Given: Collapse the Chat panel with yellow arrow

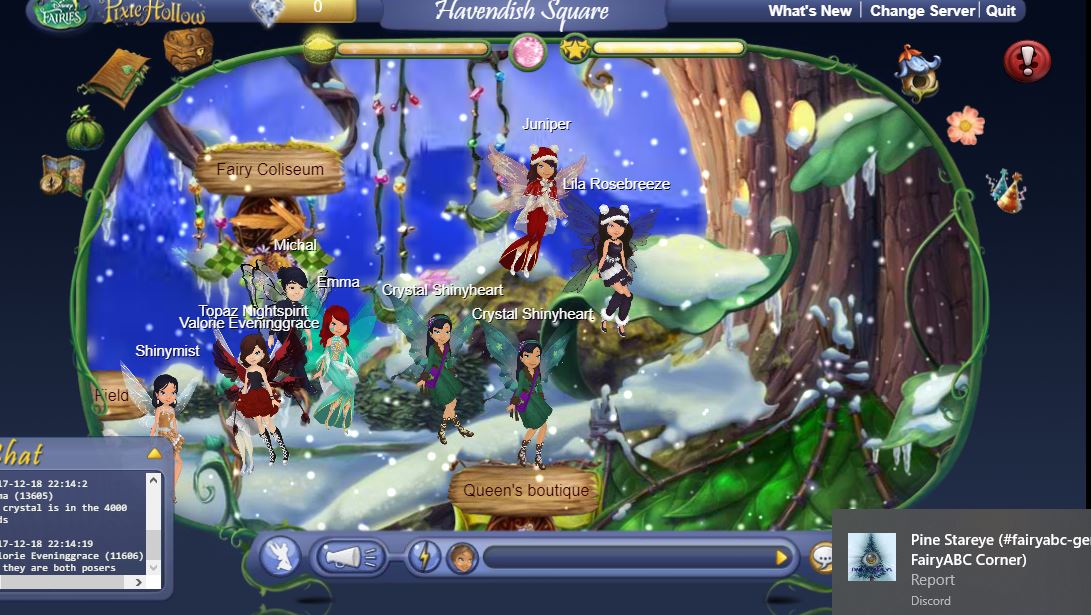Looking at the screenshot, I should tap(154, 453).
